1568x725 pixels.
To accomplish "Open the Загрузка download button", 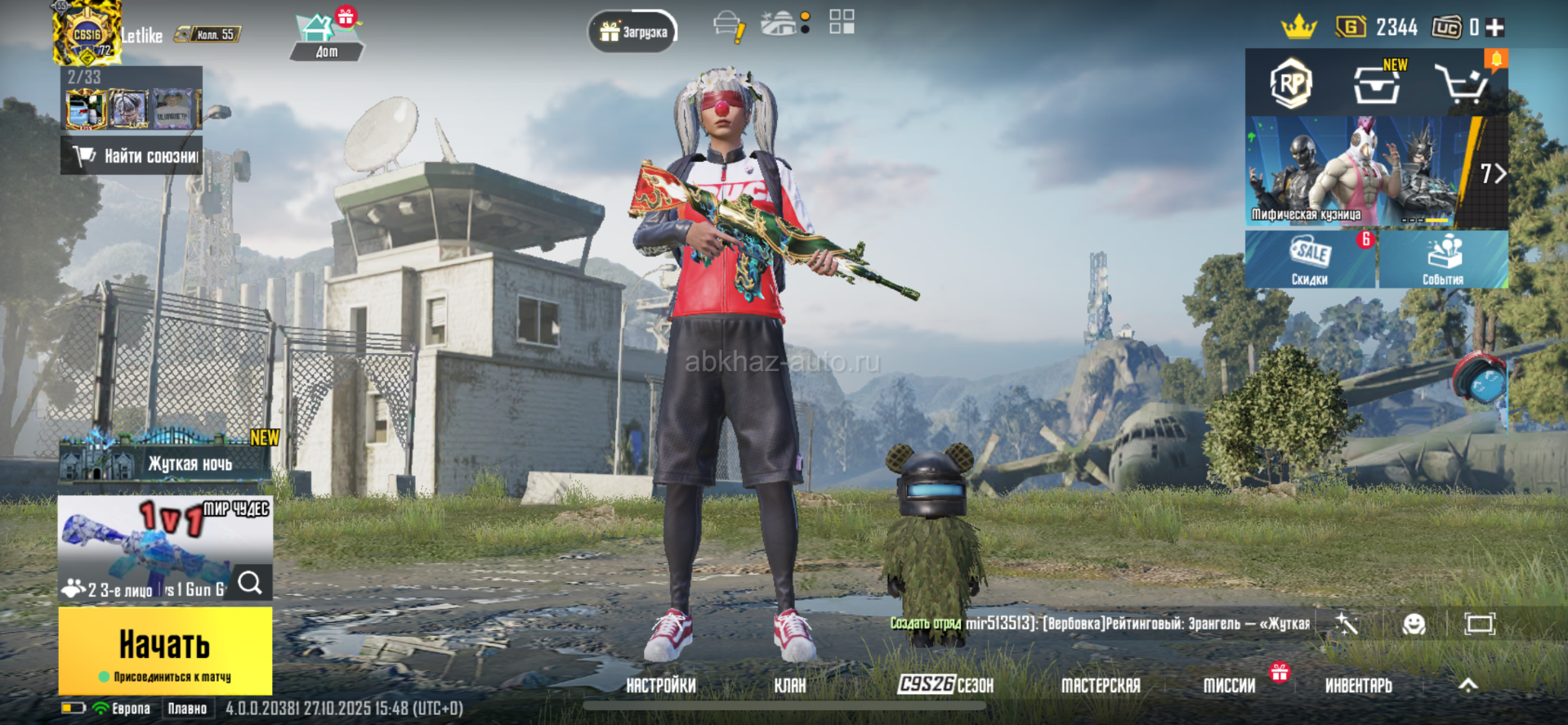I will coord(633,32).
